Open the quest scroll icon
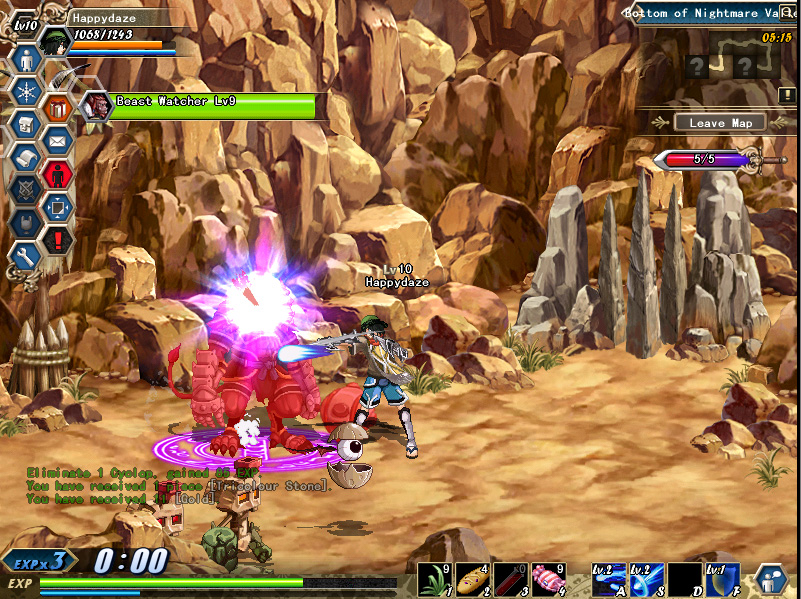 26,157
